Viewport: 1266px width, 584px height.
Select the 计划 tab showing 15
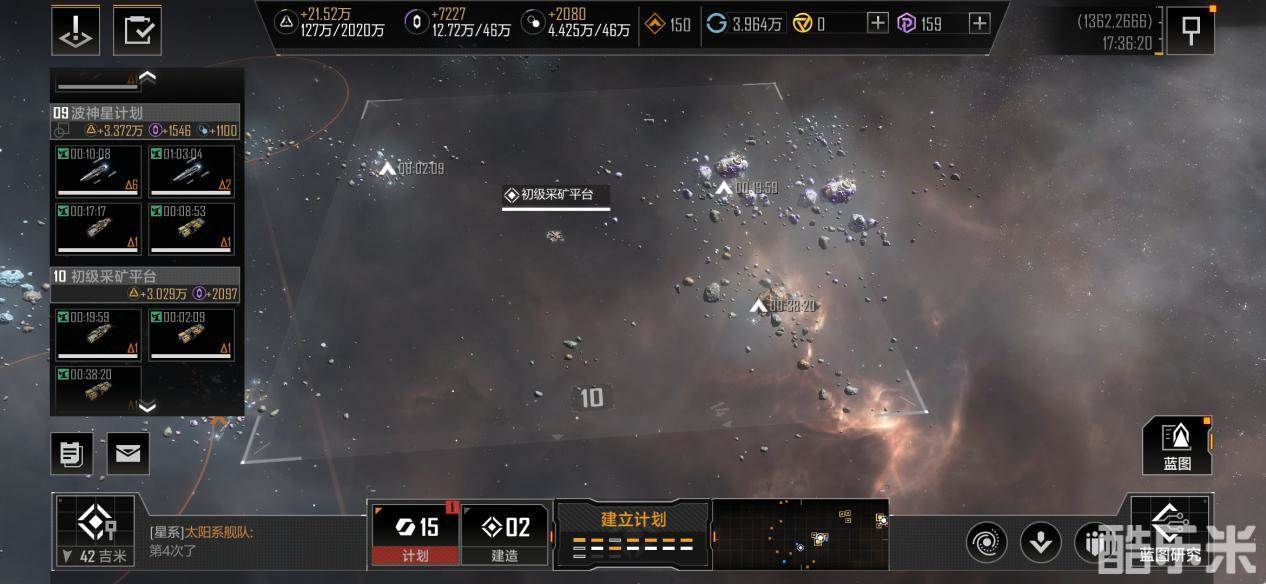(415, 534)
